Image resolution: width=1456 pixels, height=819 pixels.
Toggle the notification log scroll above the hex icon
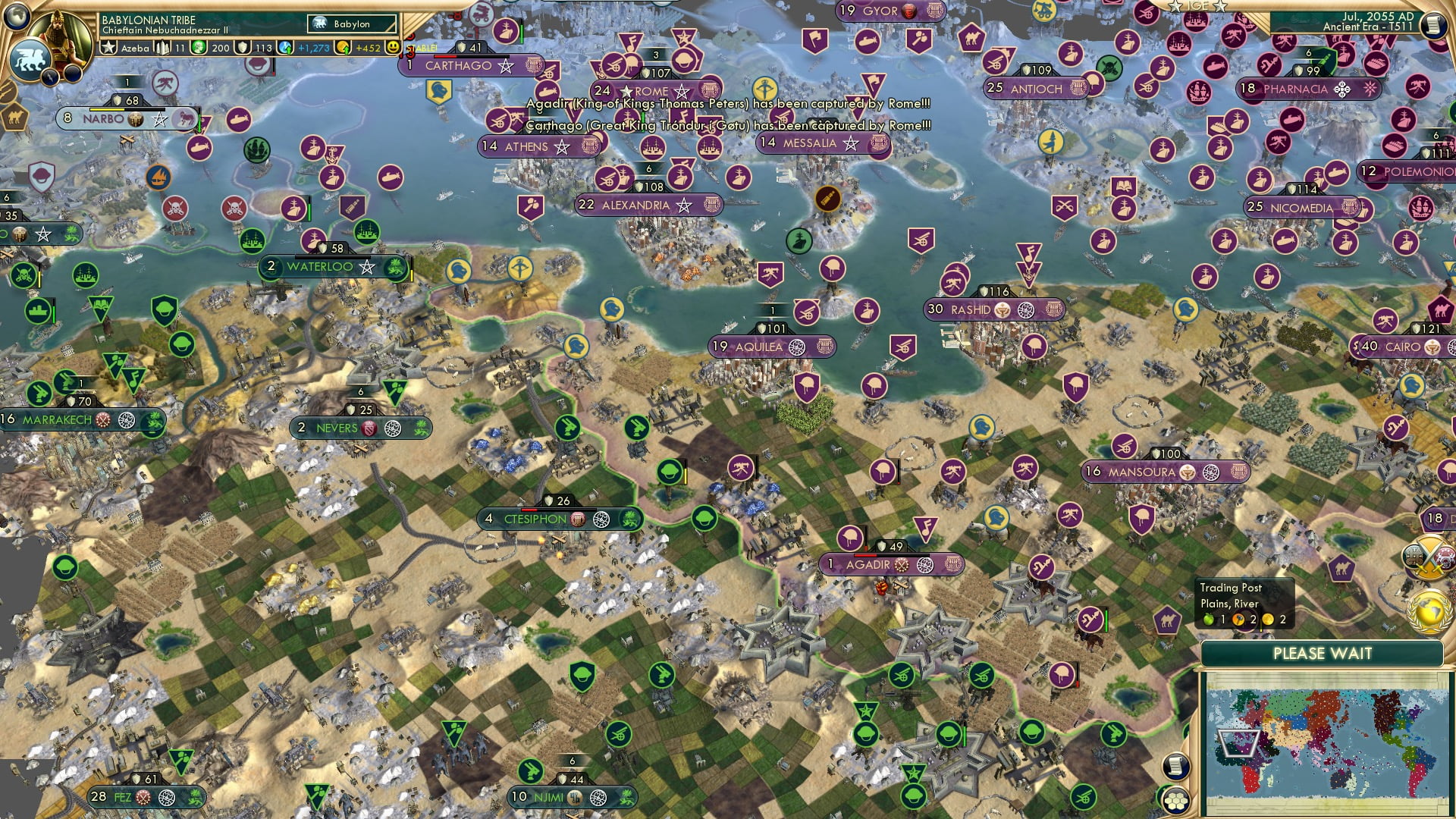[1175, 766]
